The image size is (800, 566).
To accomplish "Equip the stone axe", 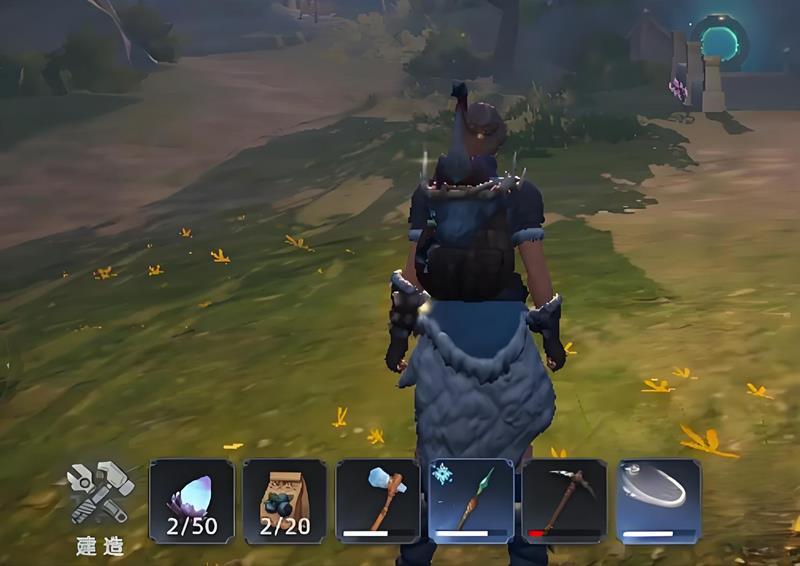I will pyautogui.click(x=378, y=501).
